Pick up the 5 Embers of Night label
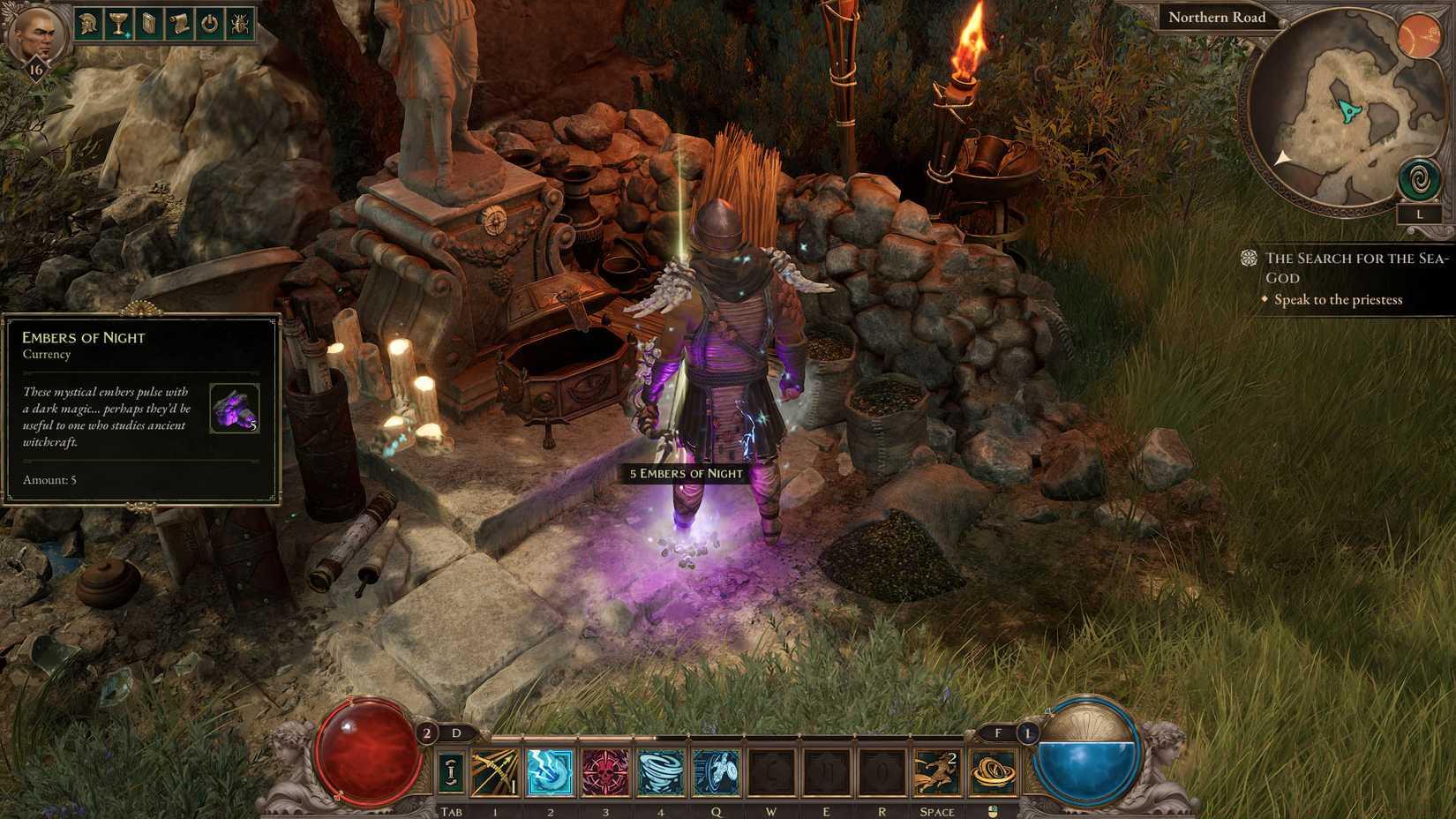 pos(686,473)
